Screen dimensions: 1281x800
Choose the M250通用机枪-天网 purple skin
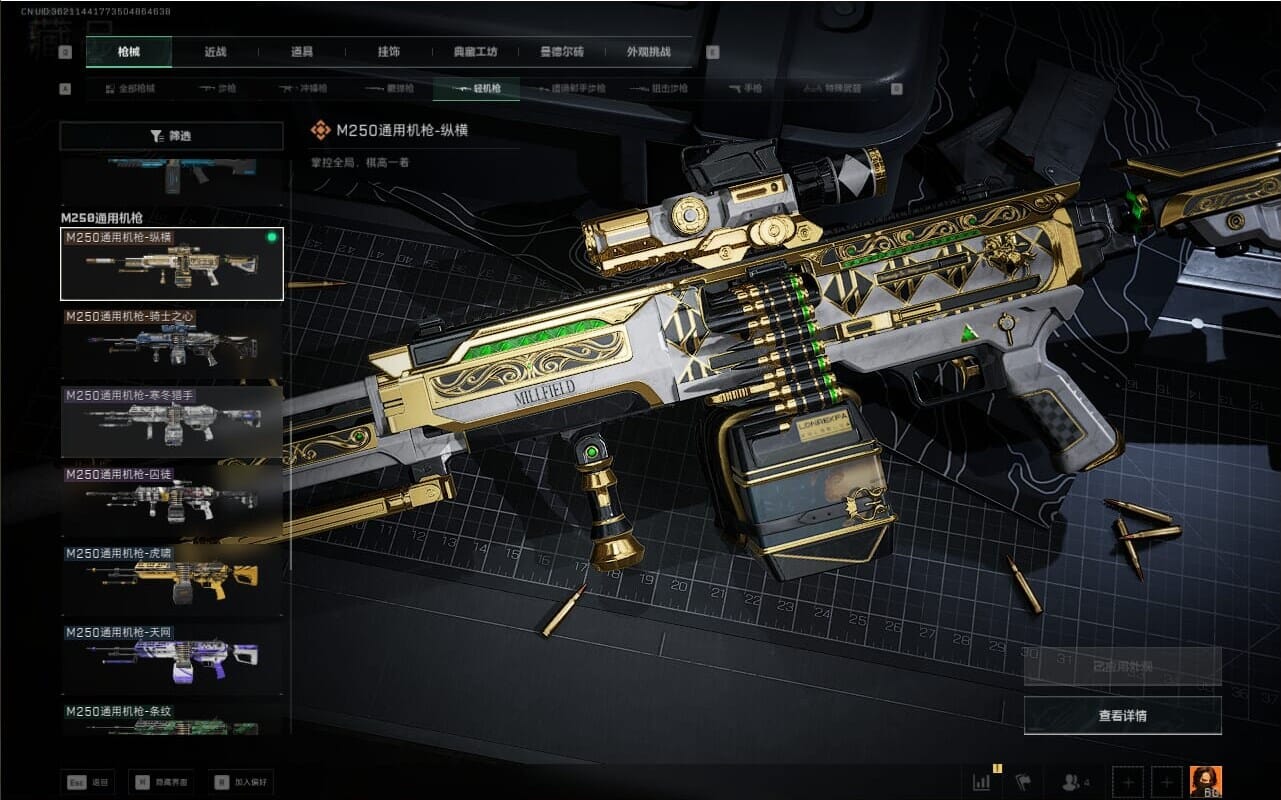pos(172,659)
